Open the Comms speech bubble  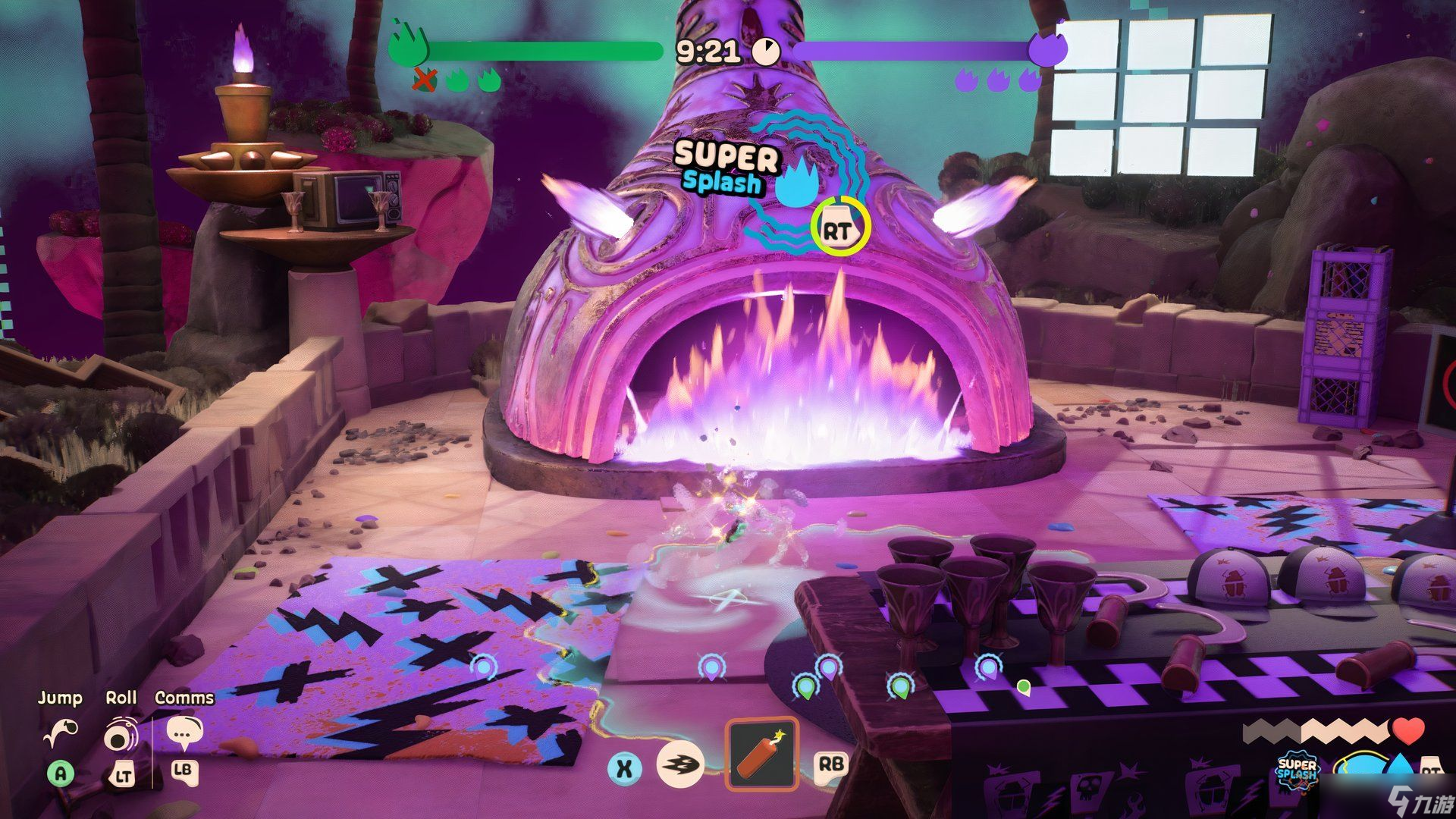click(x=184, y=733)
